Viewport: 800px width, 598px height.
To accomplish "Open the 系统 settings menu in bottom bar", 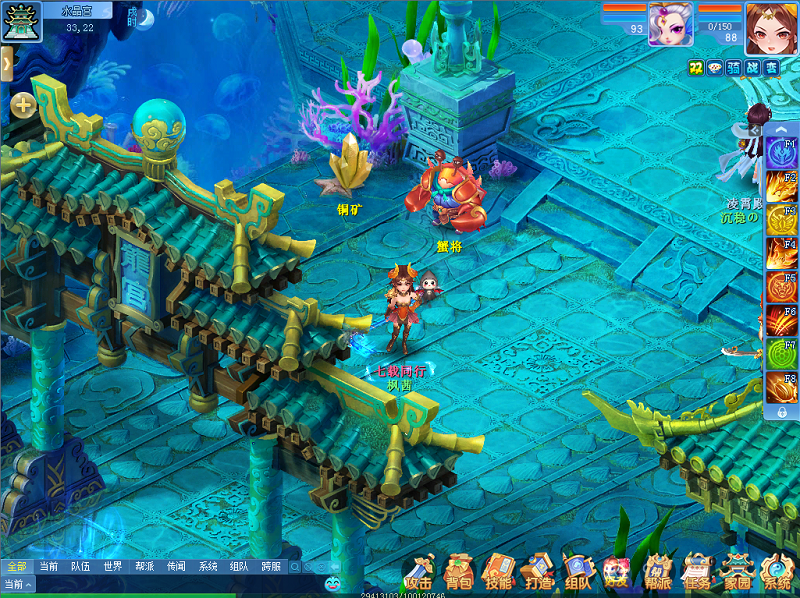I will (x=777, y=572).
